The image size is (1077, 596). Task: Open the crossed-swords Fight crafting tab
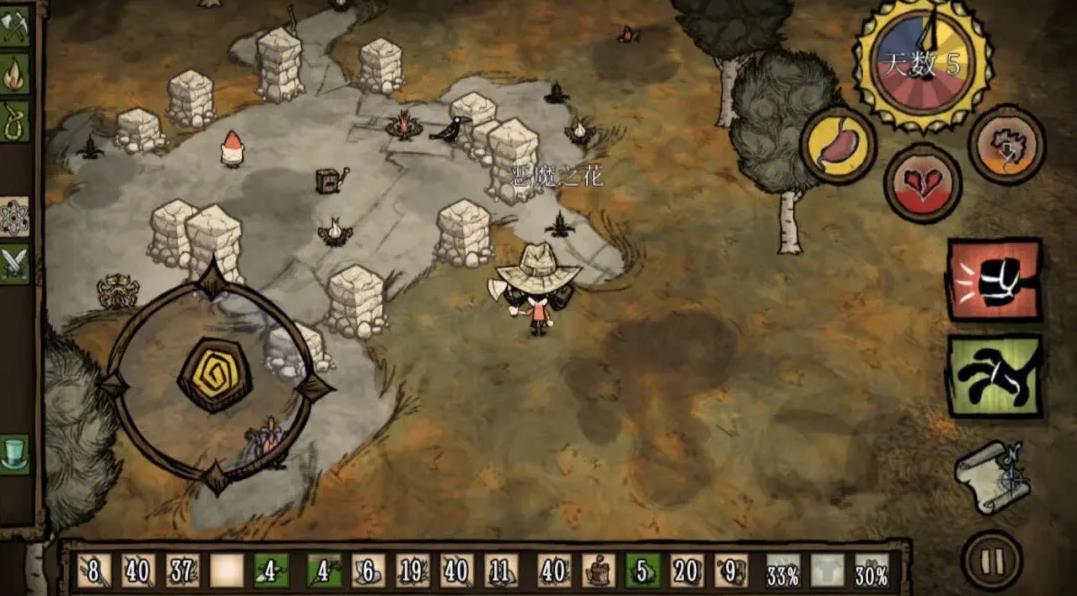click(15, 263)
